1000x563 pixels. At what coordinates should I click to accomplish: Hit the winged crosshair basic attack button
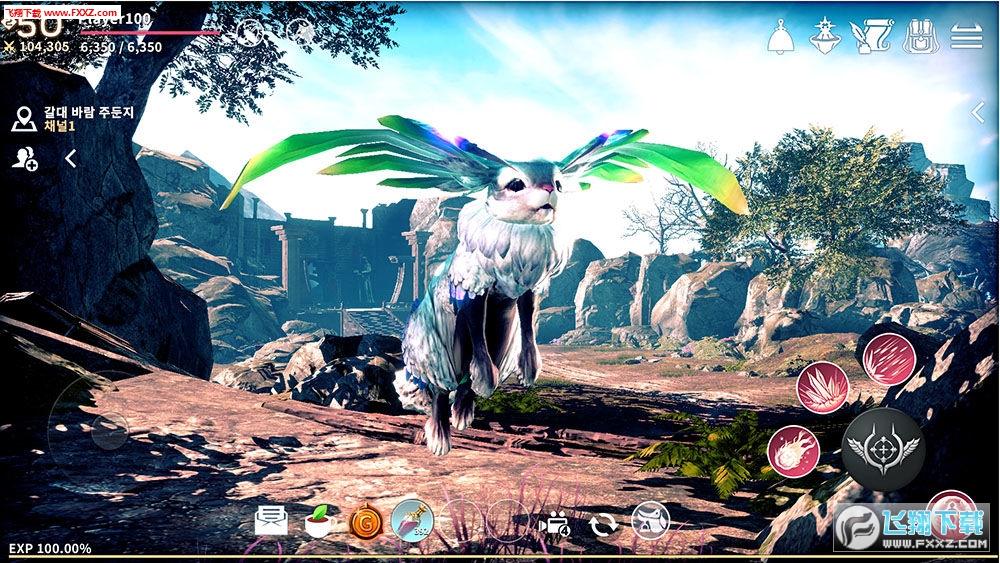click(882, 448)
